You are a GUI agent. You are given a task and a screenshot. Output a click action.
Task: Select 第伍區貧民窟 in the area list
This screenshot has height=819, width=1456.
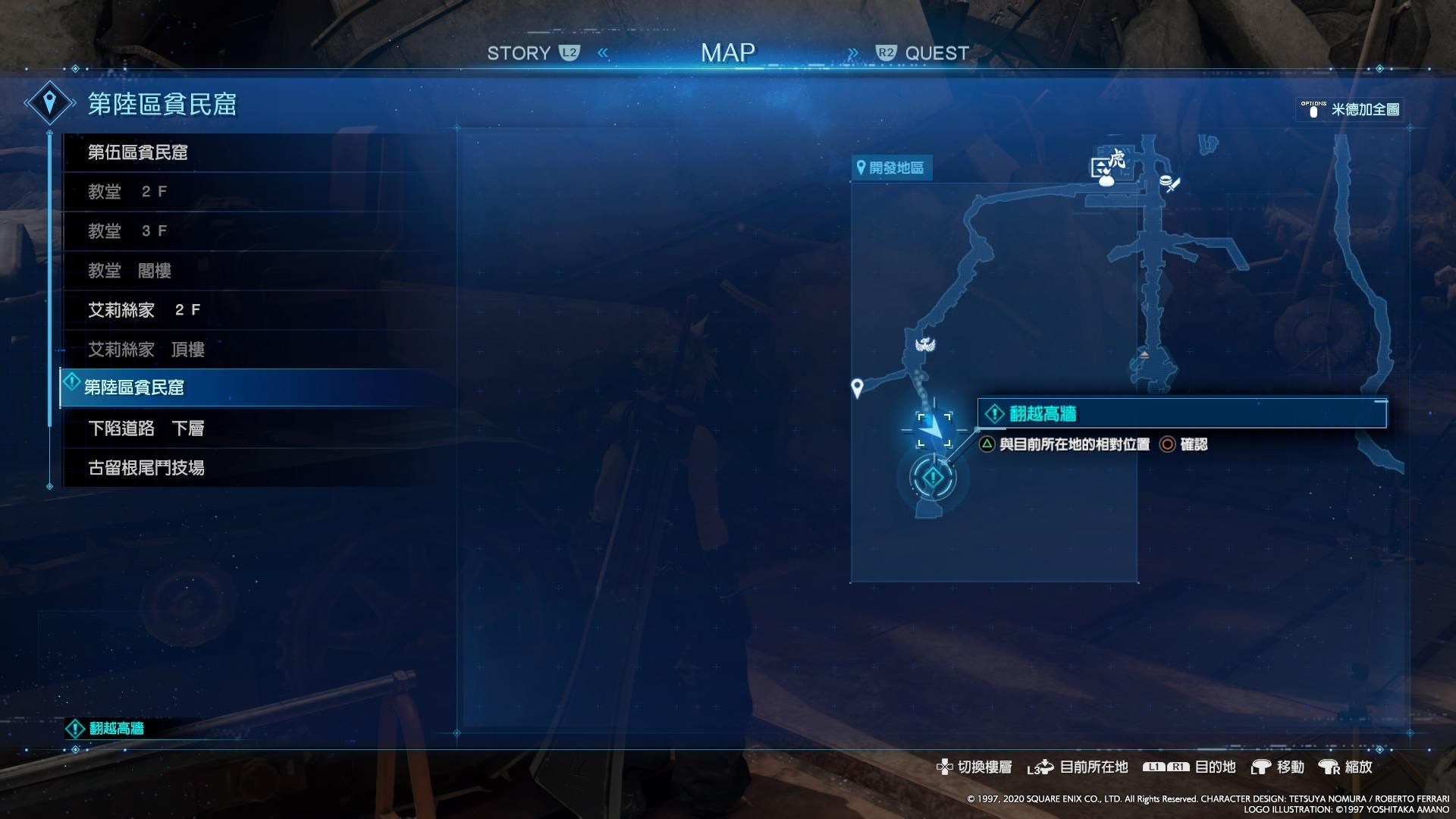coord(137,152)
